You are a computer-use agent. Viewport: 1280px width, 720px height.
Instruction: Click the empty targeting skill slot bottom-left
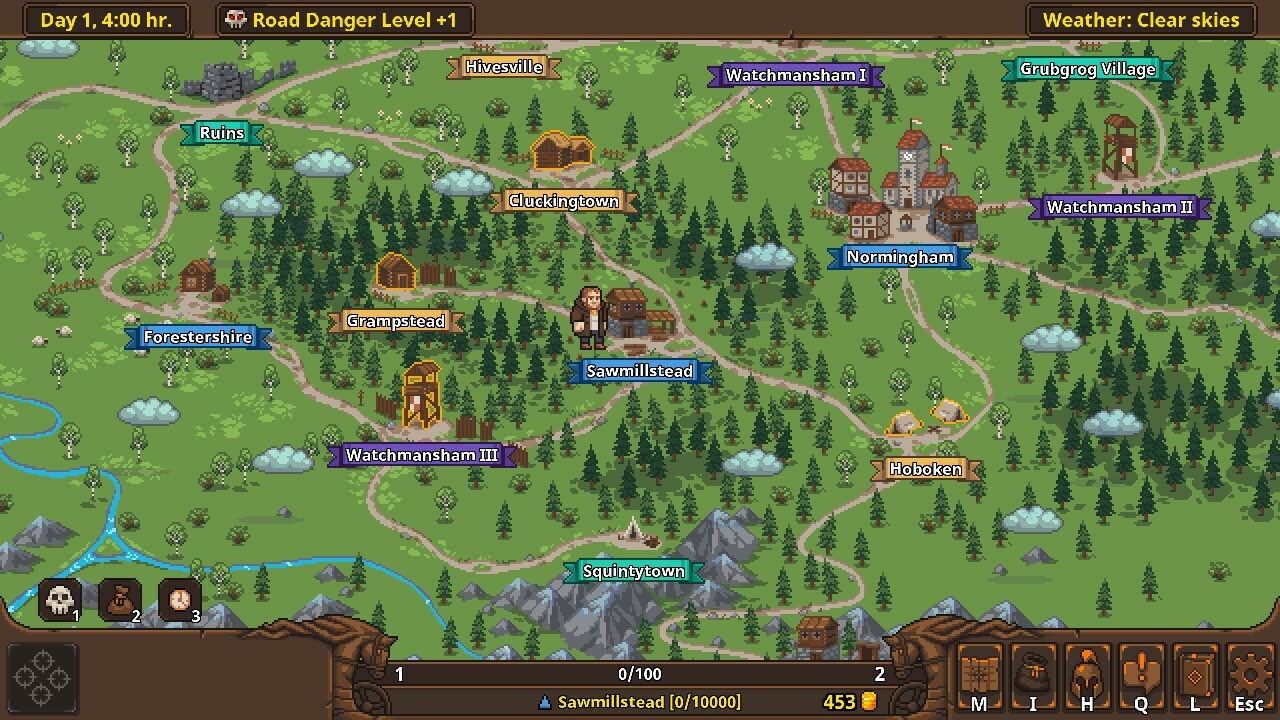coord(42,676)
